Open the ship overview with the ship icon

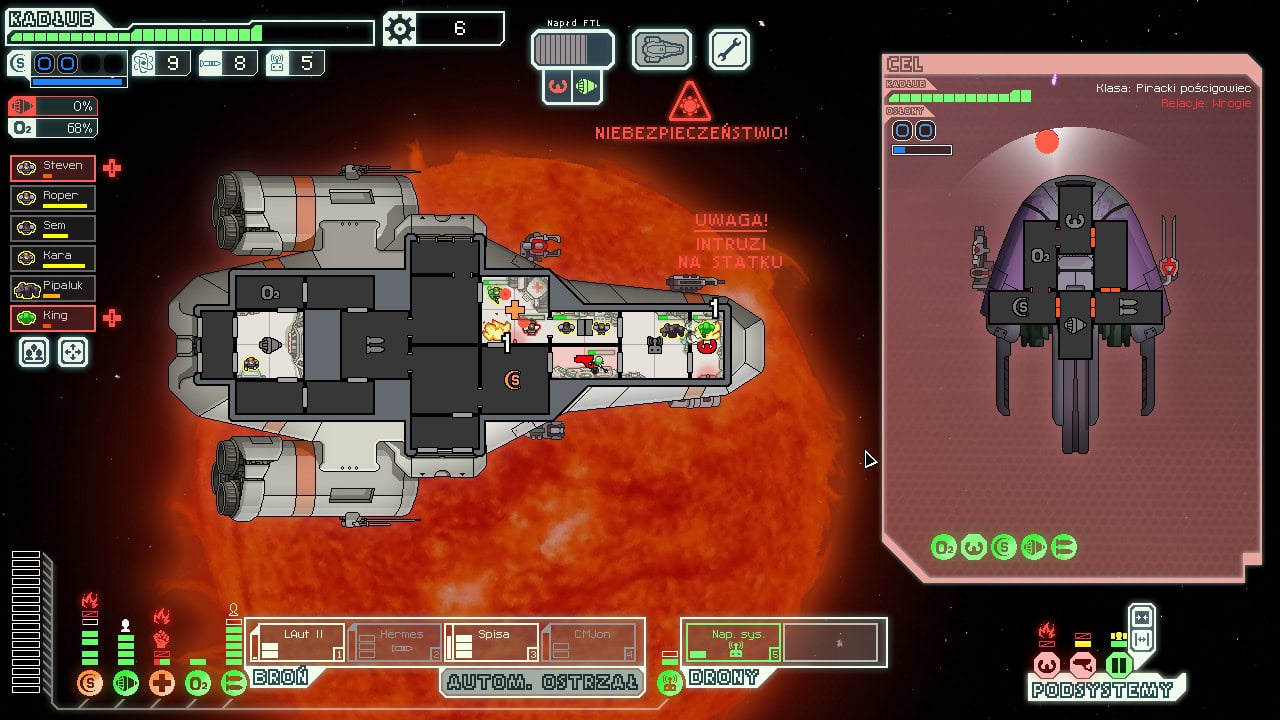coord(661,48)
